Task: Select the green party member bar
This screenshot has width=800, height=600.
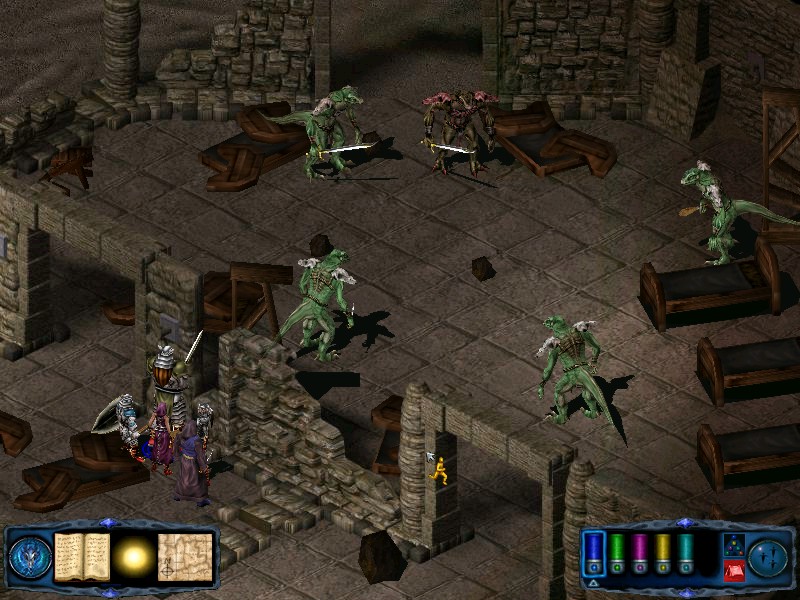Action: 617,551
